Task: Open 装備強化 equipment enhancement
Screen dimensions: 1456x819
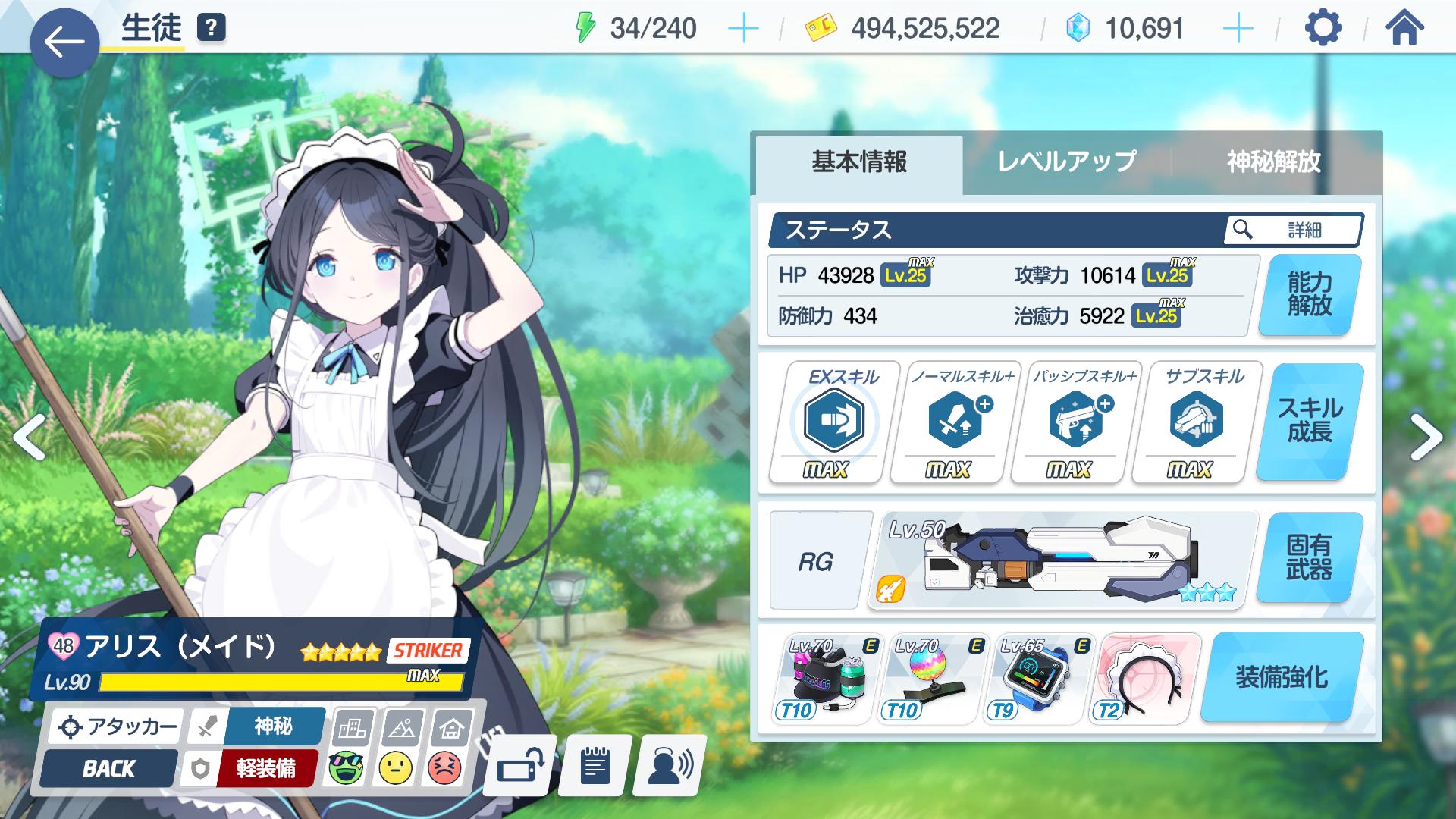Action: [x=1282, y=676]
